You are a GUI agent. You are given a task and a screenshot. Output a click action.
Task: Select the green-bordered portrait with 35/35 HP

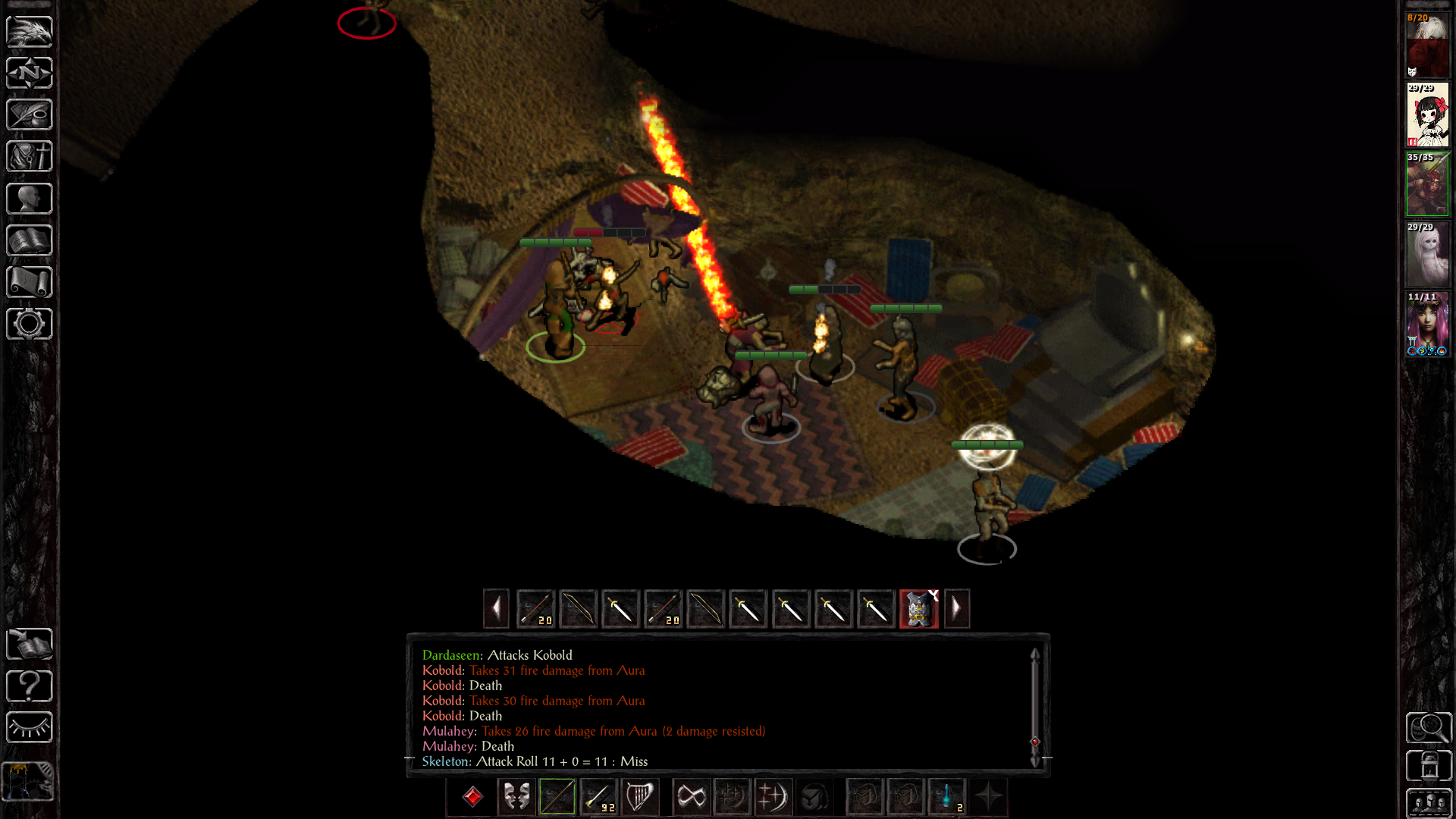(x=1427, y=184)
